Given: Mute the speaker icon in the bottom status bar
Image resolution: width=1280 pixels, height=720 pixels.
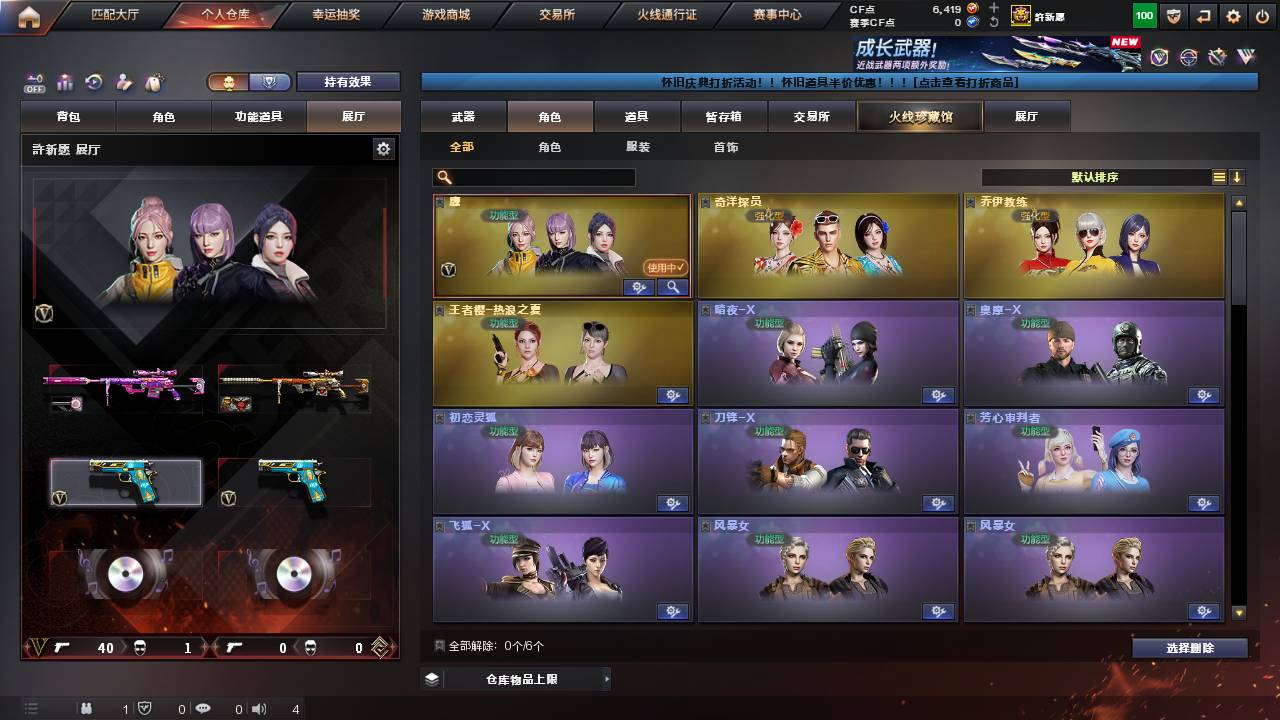Looking at the screenshot, I should [x=258, y=710].
